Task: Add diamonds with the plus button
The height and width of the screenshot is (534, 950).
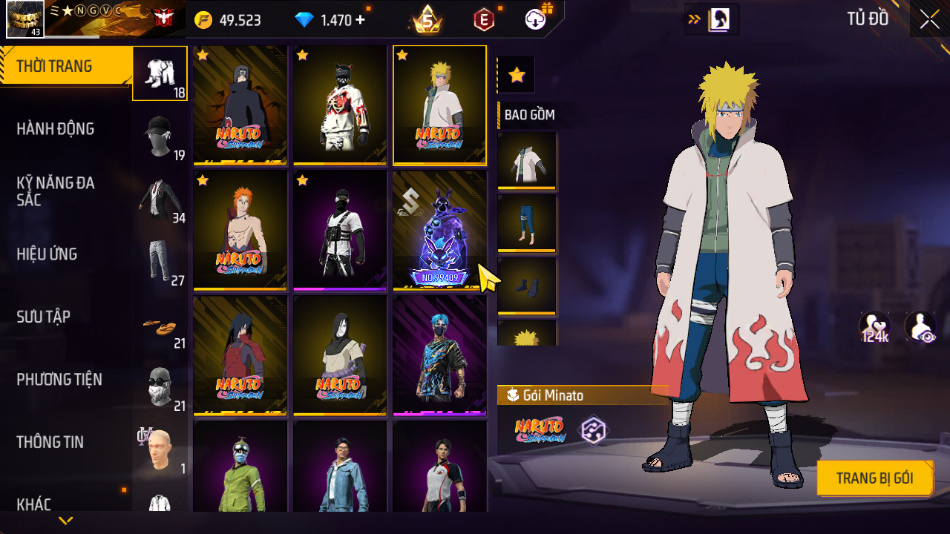Action: [x=360, y=20]
